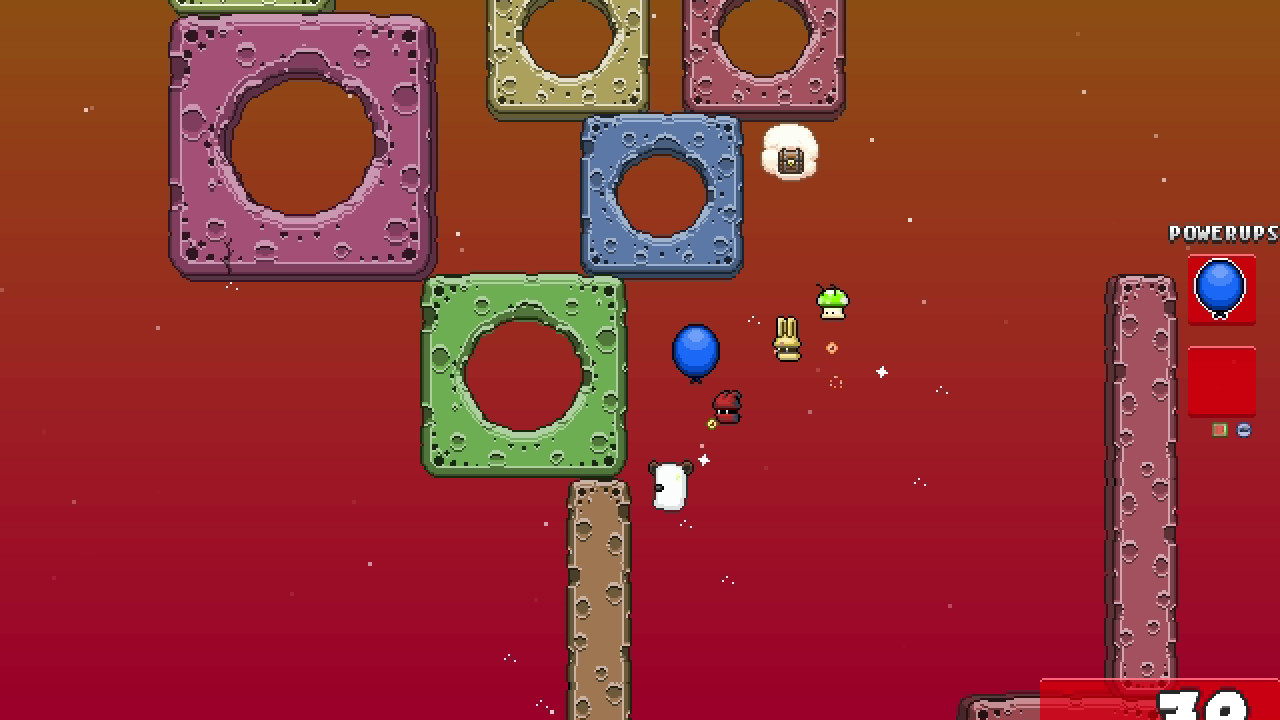
Task: Click the tan block at the top
Action: 567,50
